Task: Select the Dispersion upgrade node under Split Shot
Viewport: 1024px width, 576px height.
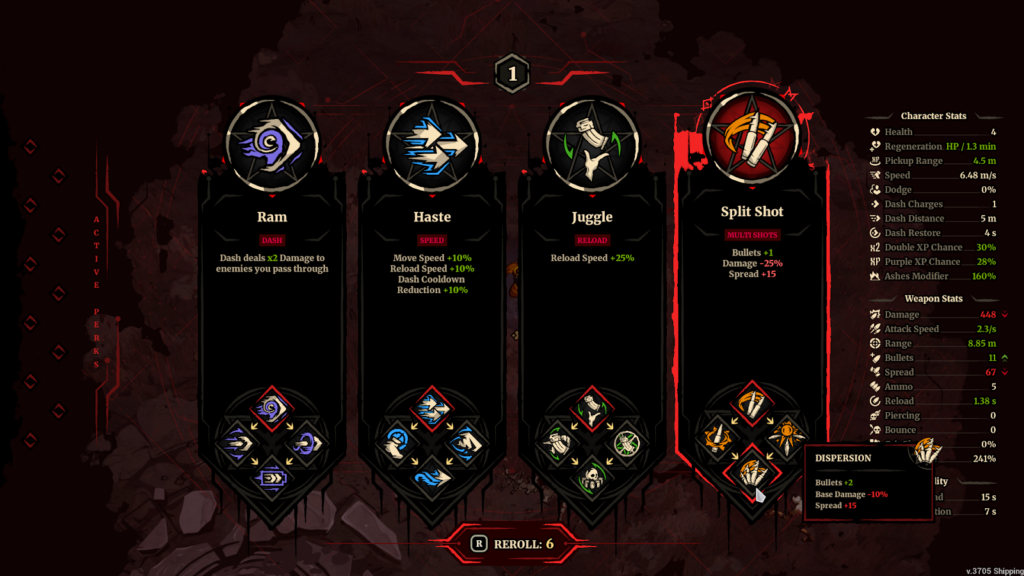Action: tap(752, 471)
